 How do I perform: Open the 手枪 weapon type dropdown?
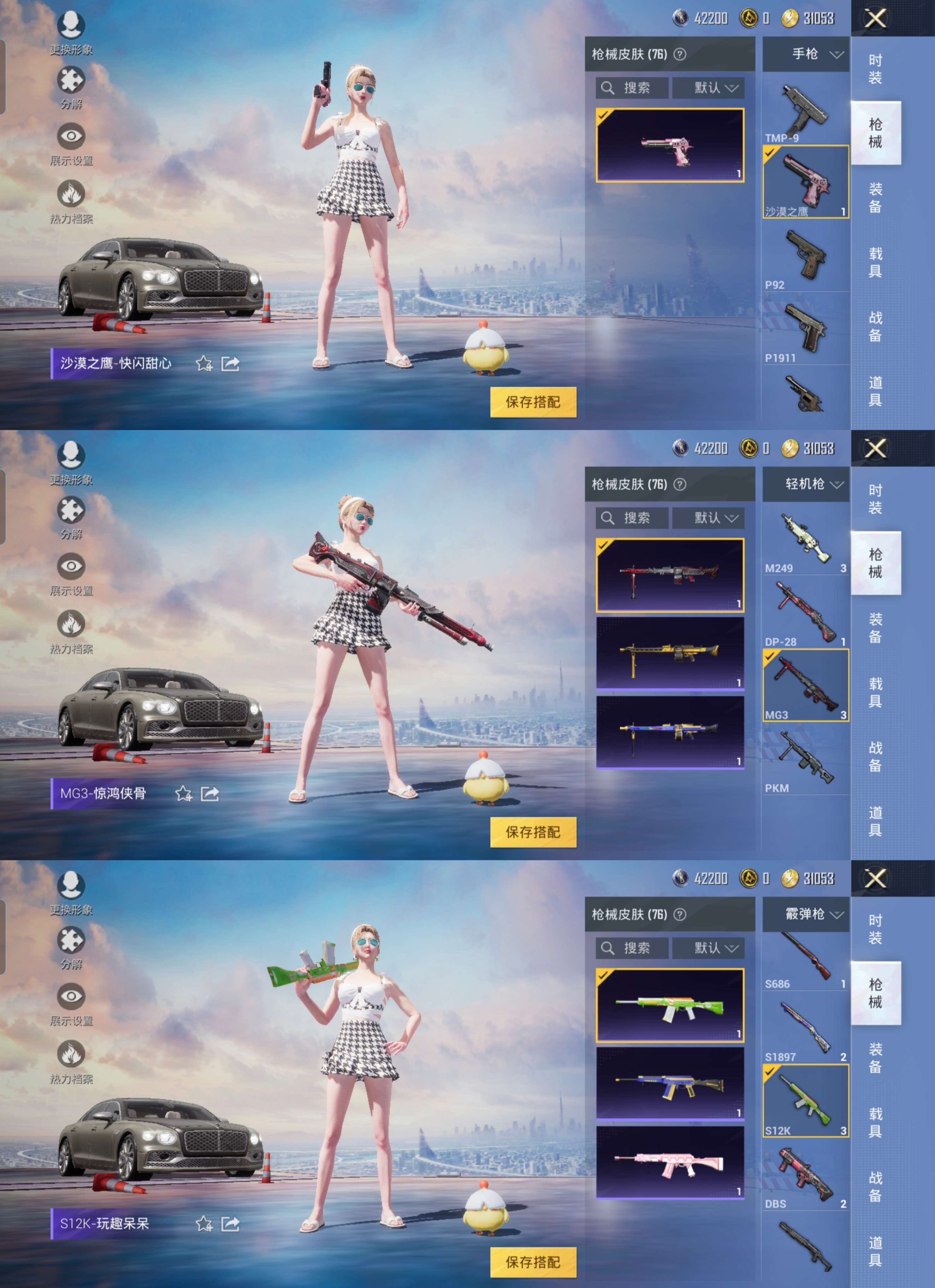click(x=806, y=55)
